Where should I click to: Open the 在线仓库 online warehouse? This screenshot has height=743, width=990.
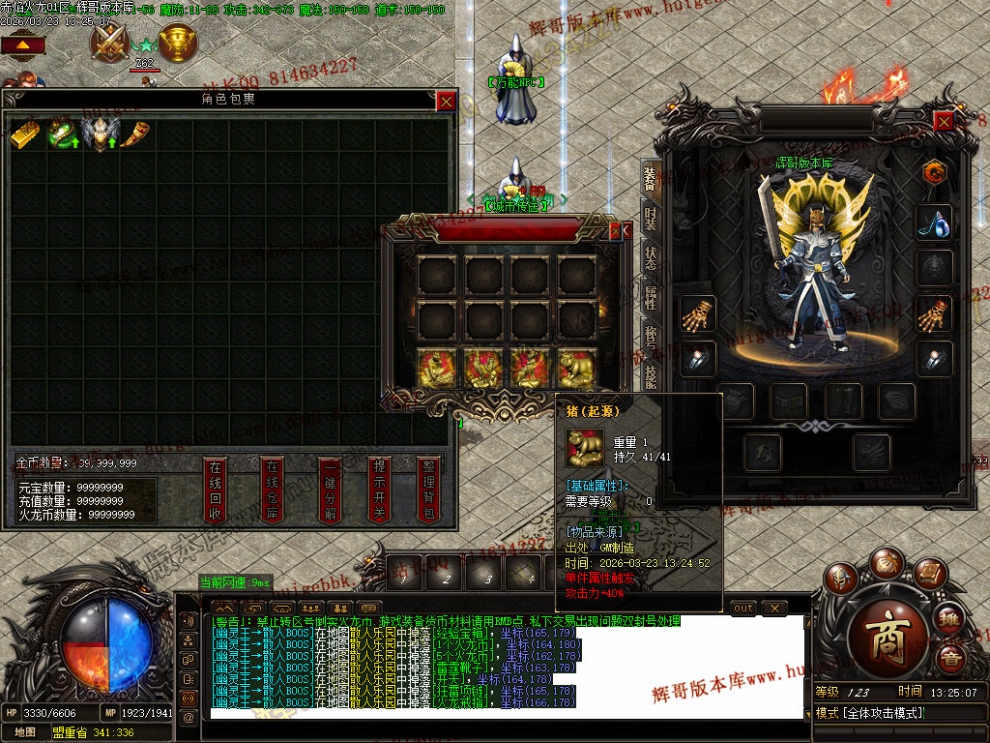271,489
